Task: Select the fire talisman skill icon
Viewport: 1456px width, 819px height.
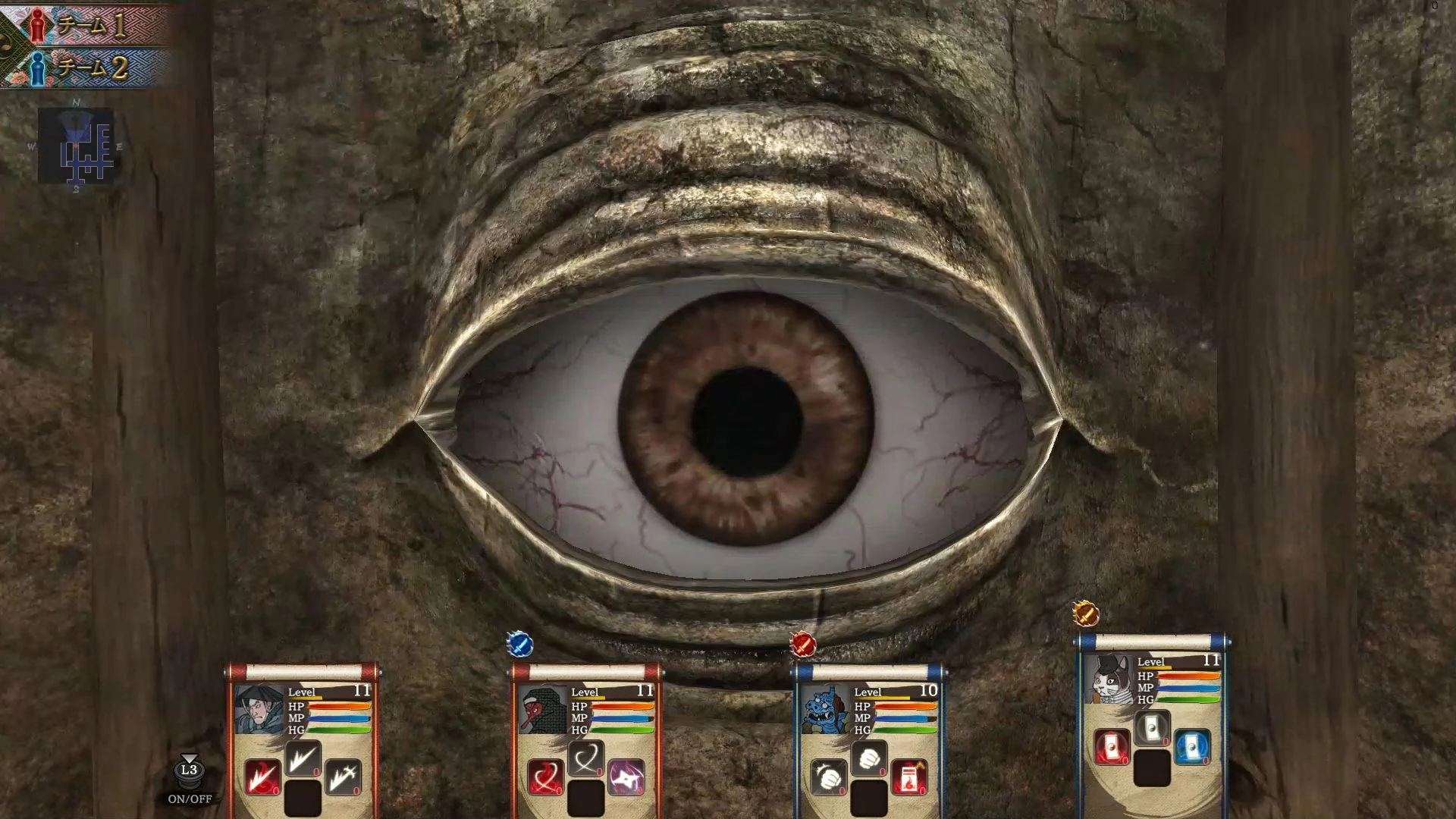Action: coord(908,777)
